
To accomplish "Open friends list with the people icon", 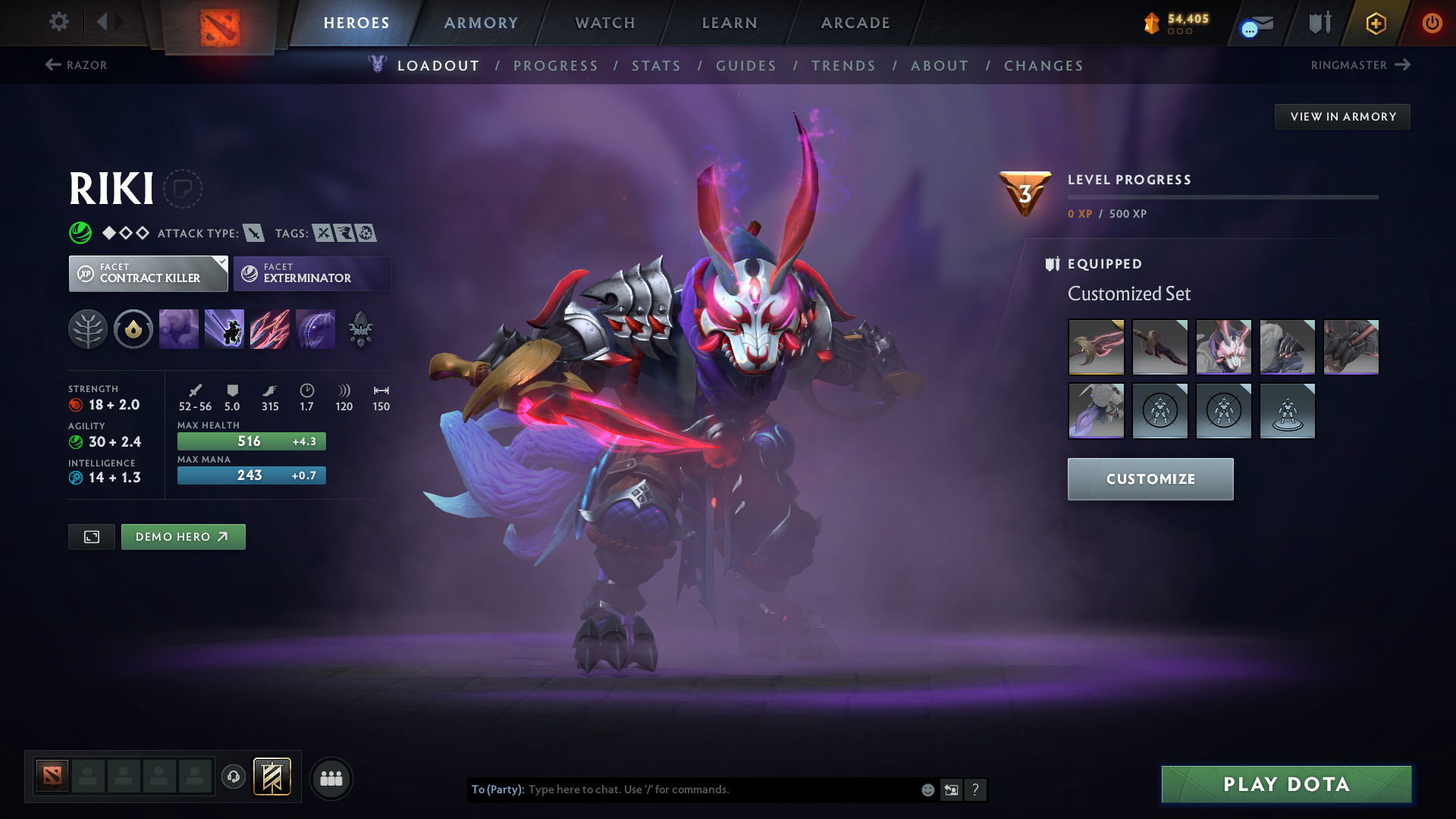I will [331, 777].
